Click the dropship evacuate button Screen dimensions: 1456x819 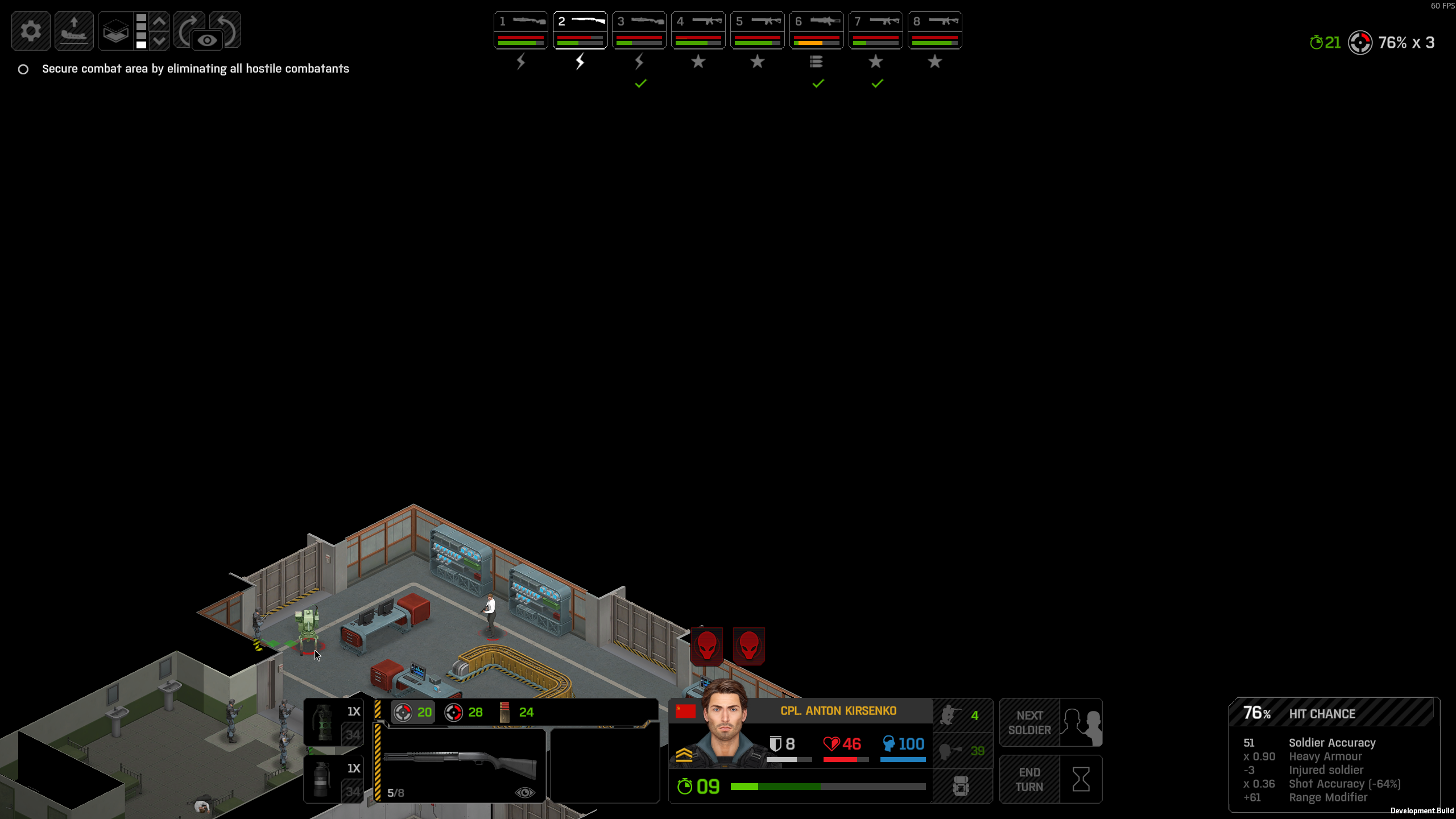coord(74,31)
